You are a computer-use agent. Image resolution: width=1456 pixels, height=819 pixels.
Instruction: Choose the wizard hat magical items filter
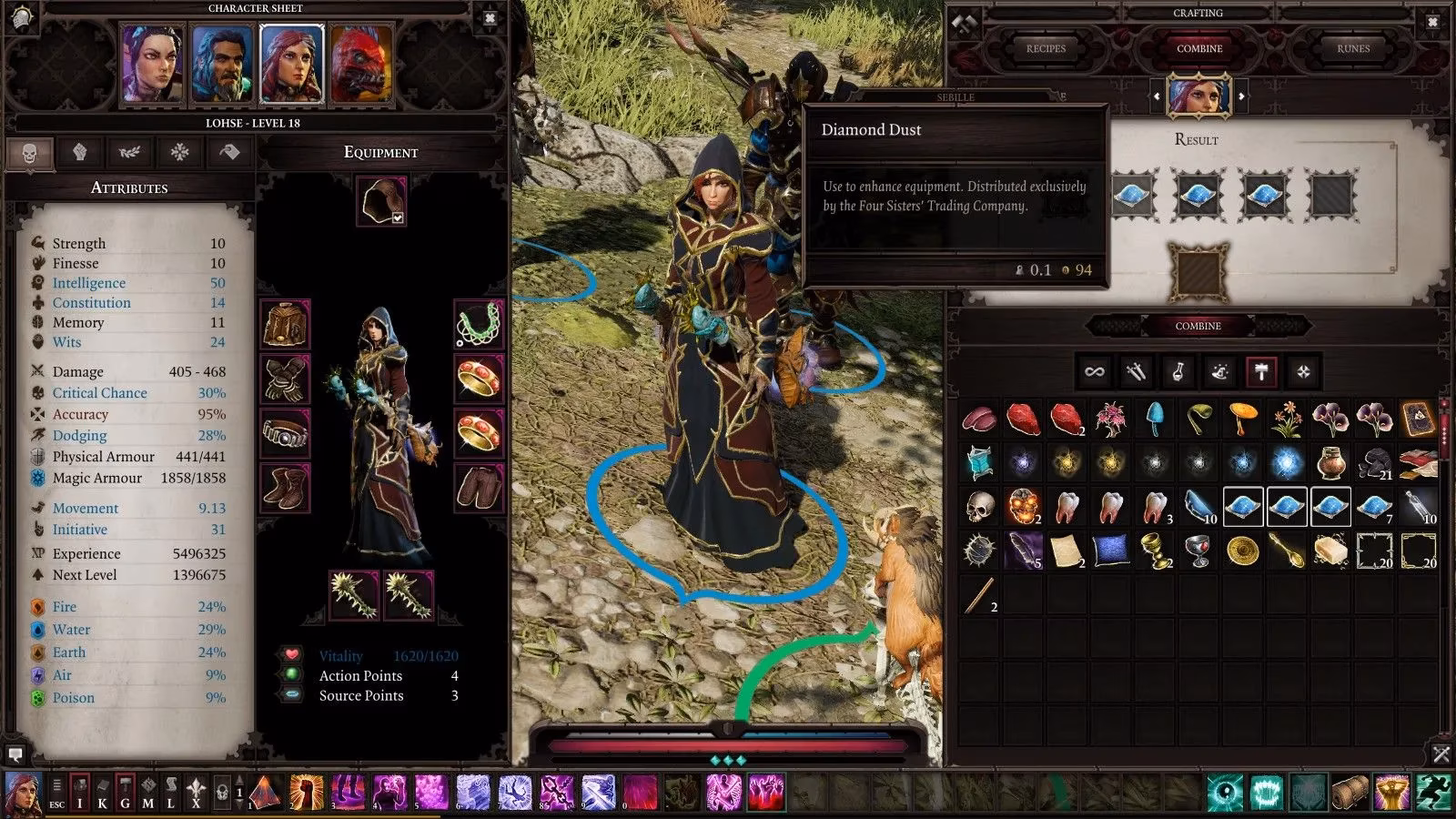click(1218, 371)
